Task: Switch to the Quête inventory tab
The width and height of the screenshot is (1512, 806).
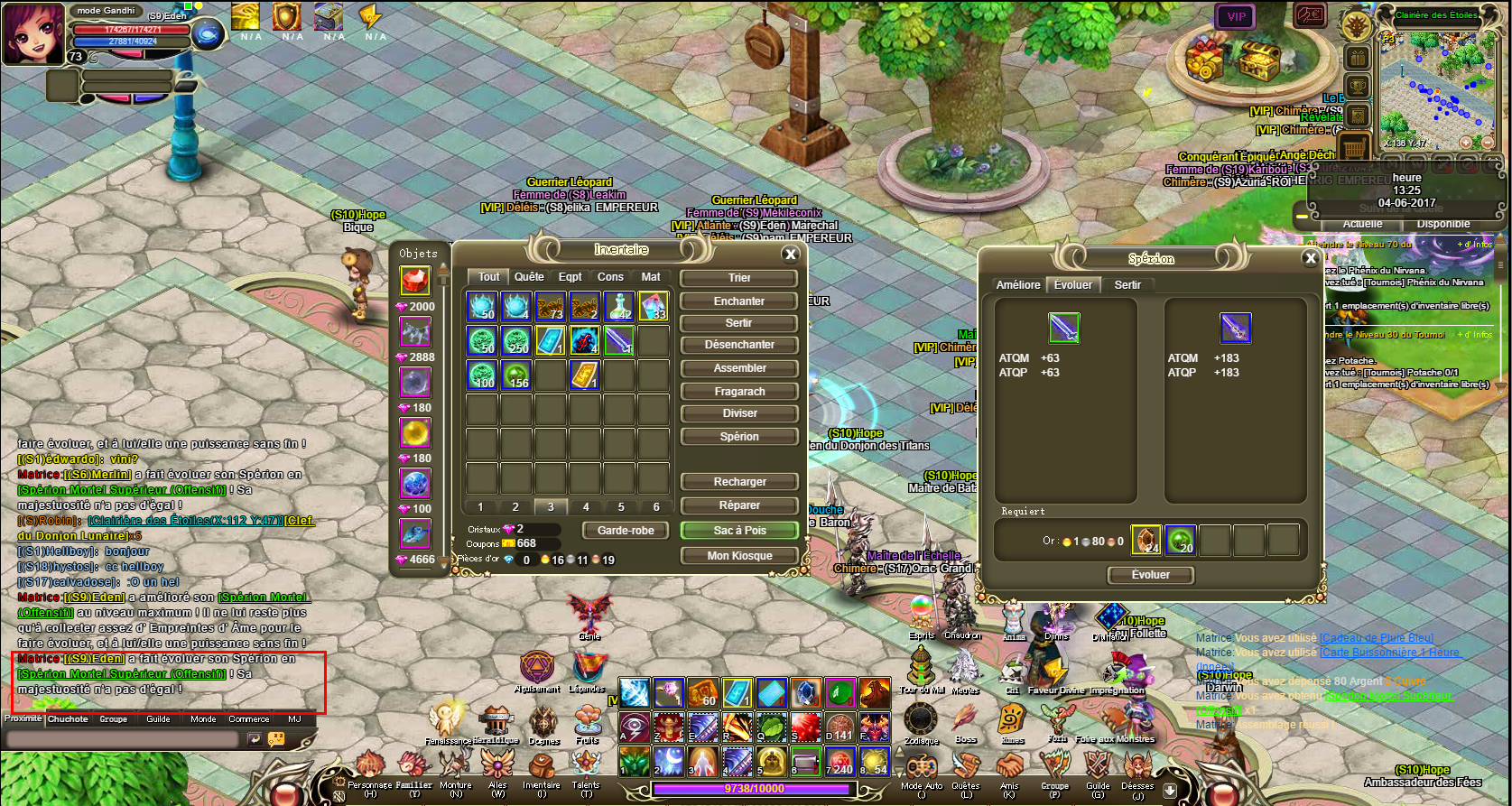Action: 529,277
